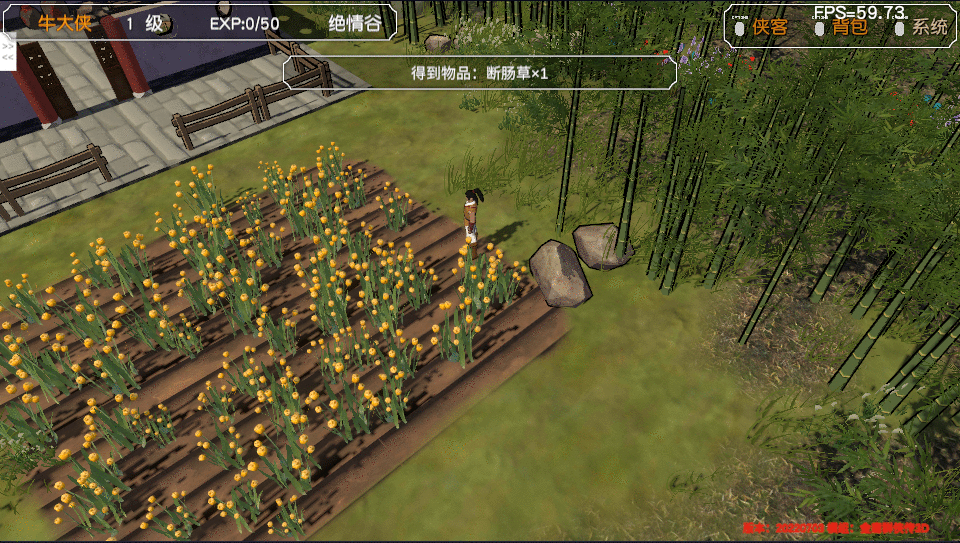
Task: Toggle the side panel arrow expander
Action: (x=7, y=51)
